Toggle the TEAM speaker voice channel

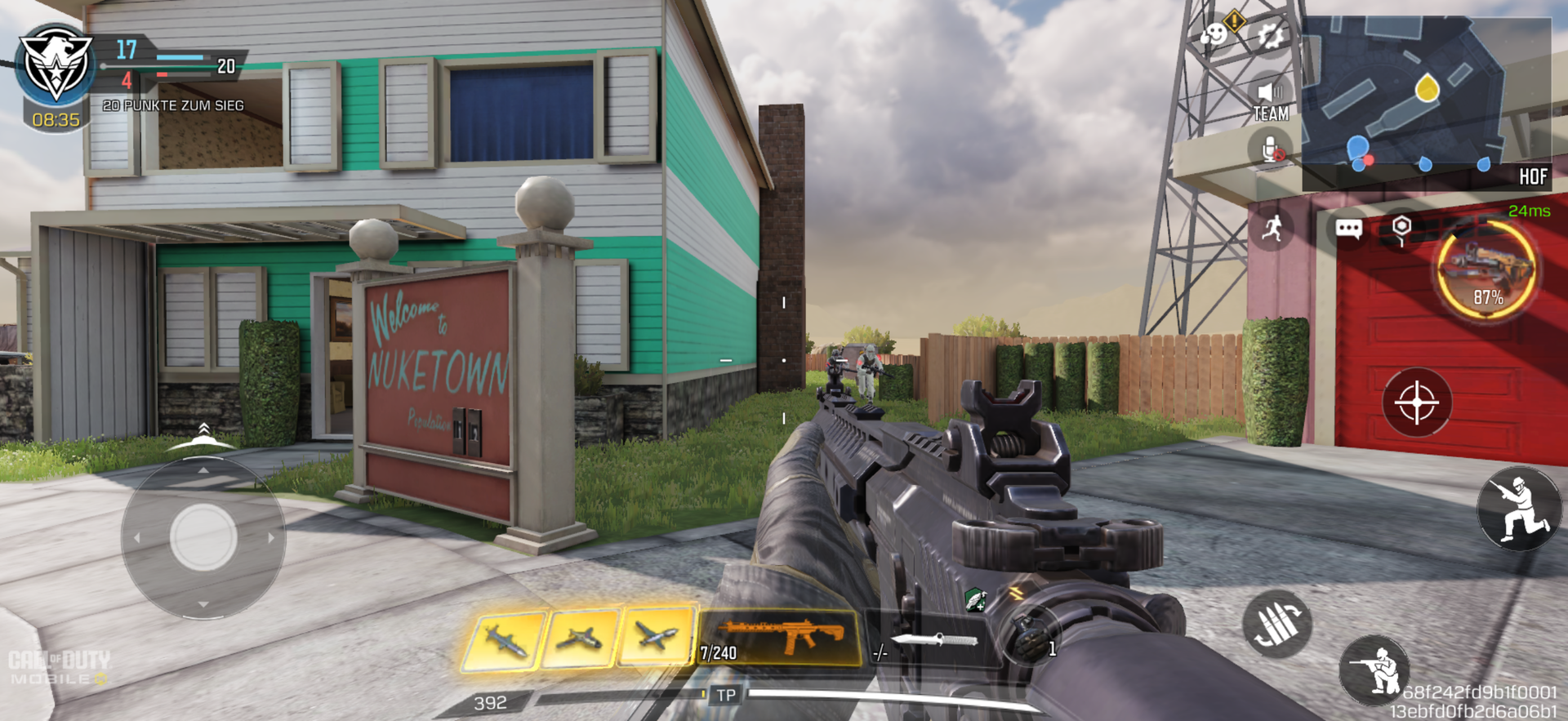(1271, 100)
